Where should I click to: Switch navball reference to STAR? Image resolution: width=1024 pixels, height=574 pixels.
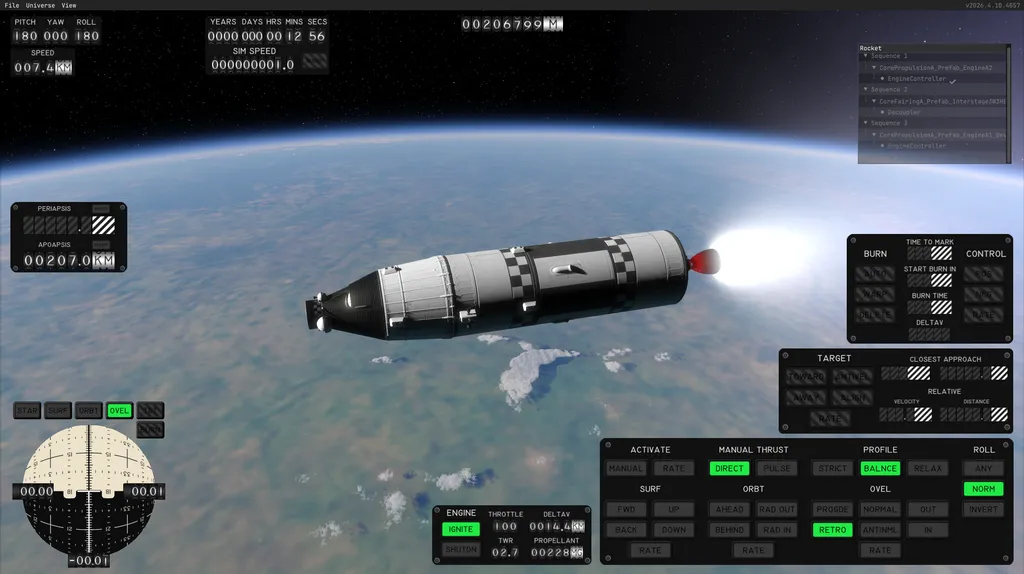click(27, 411)
